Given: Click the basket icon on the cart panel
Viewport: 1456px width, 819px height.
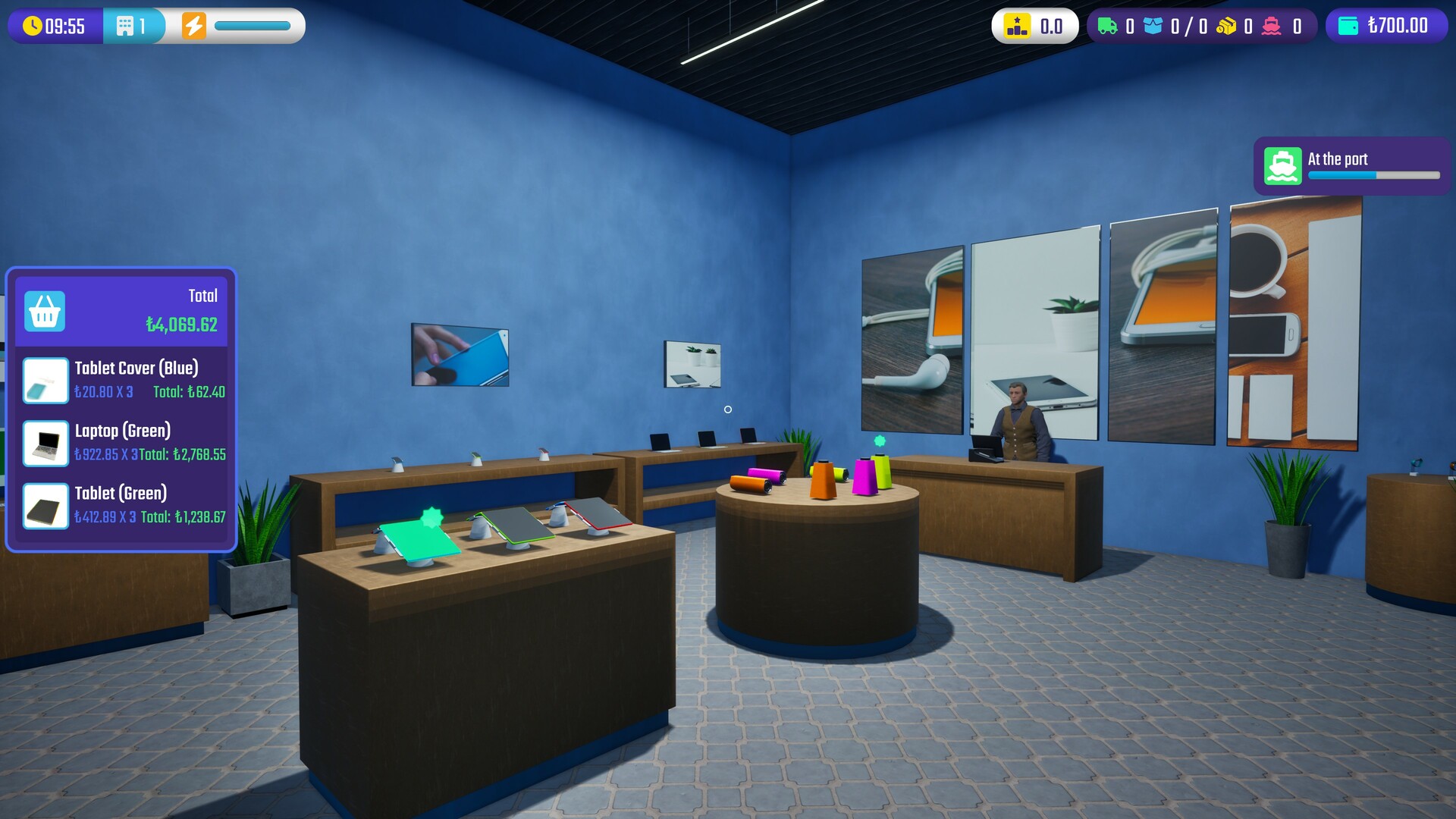Looking at the screenshot, I should click(x=45, y=311).
